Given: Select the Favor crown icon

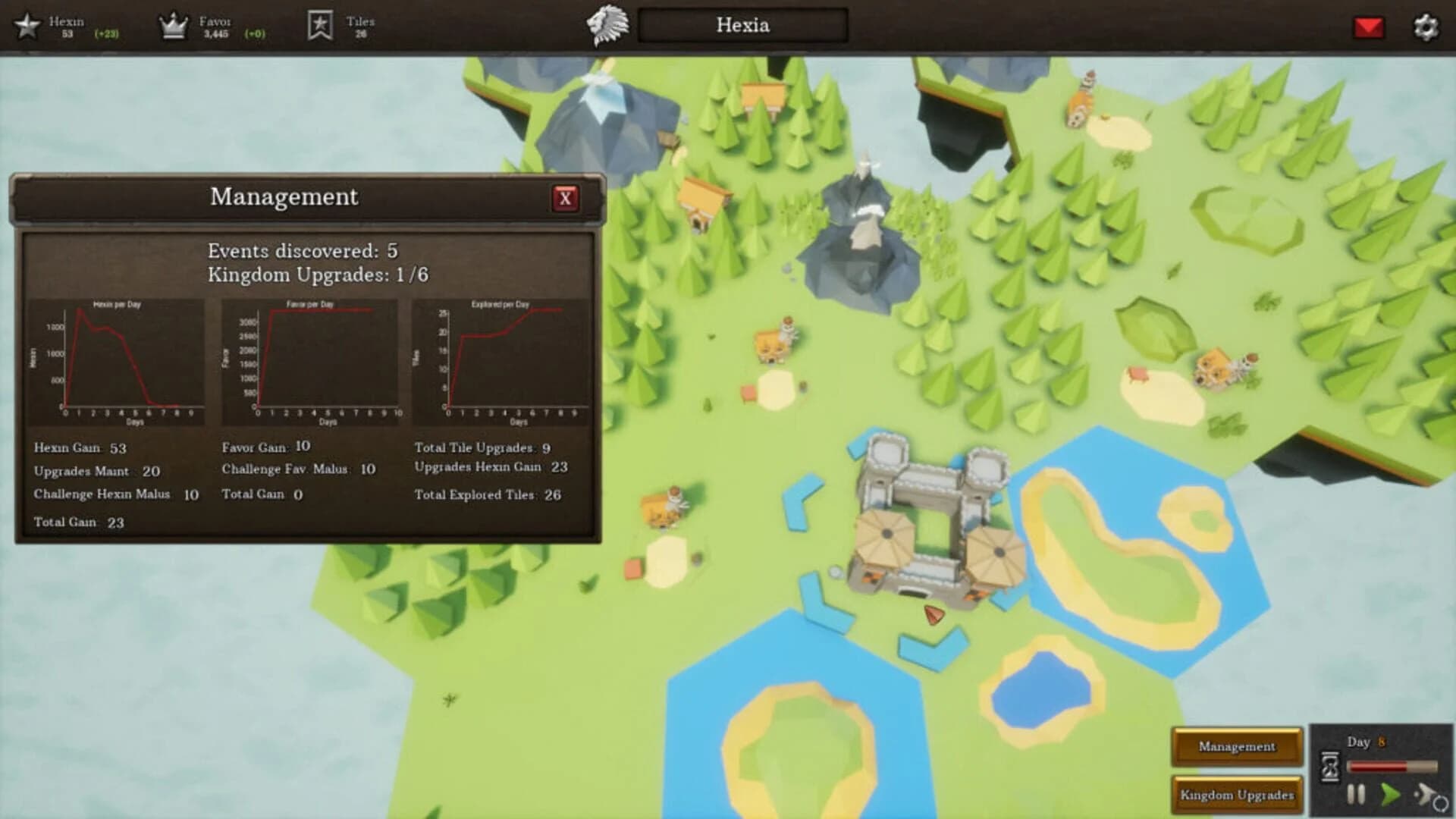Looking at the screenshot, I should (173, 24).
